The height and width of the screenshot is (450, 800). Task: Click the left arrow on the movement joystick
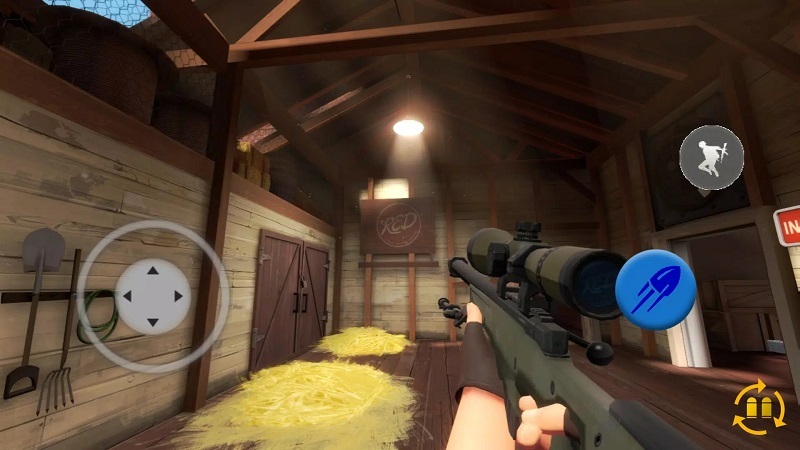[x=127, y=296]
